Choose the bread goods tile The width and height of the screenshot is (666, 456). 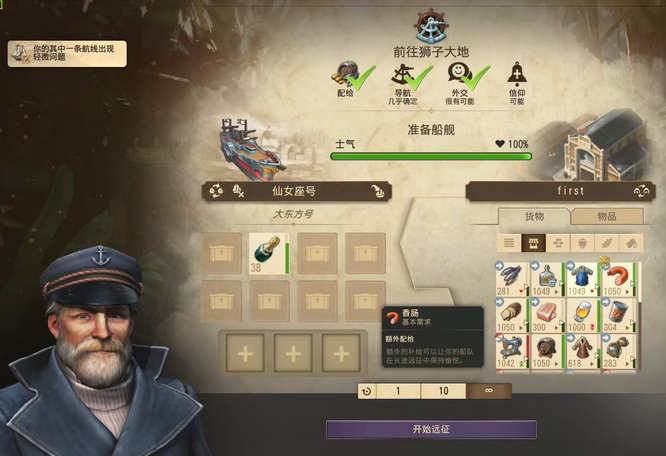click(510, 314)
